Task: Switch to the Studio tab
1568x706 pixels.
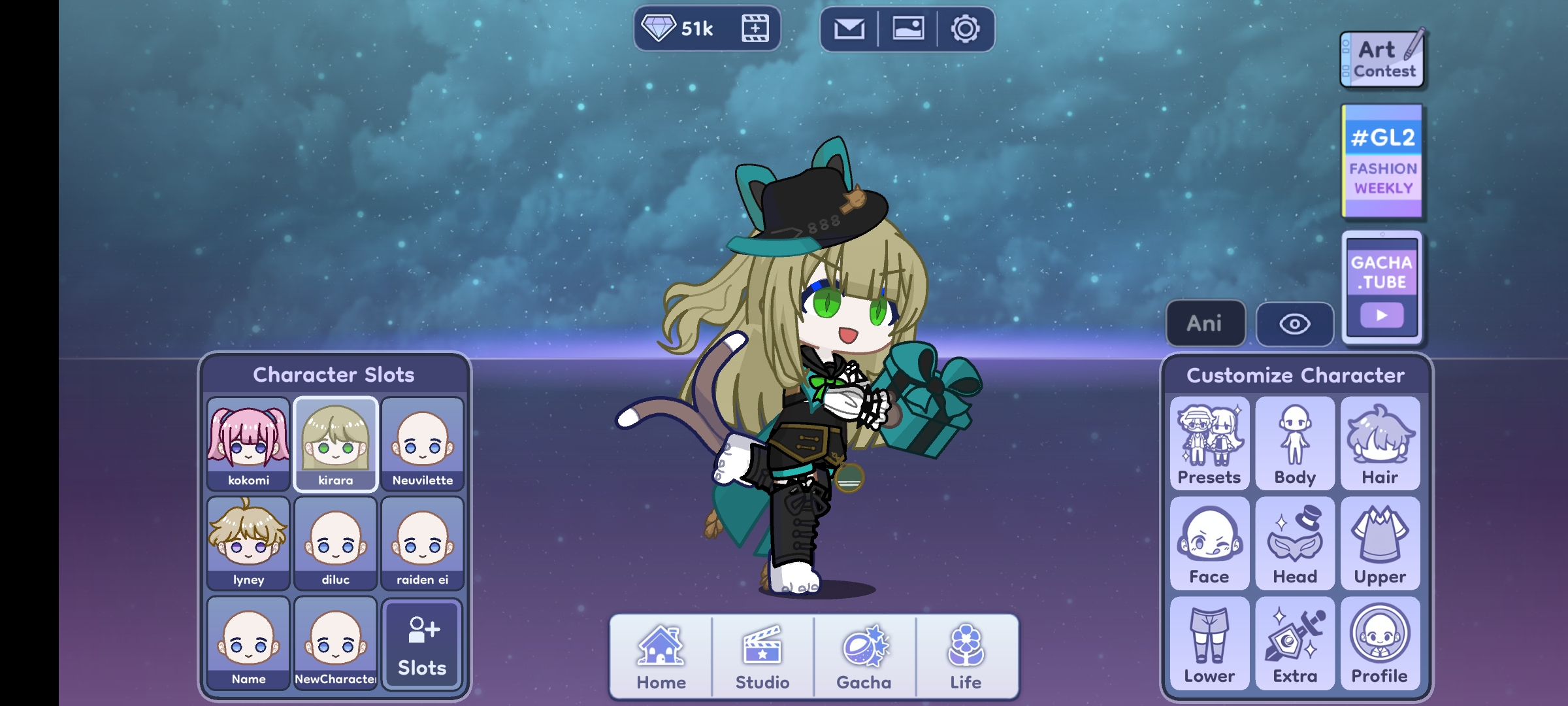Action: coord(763,656)
